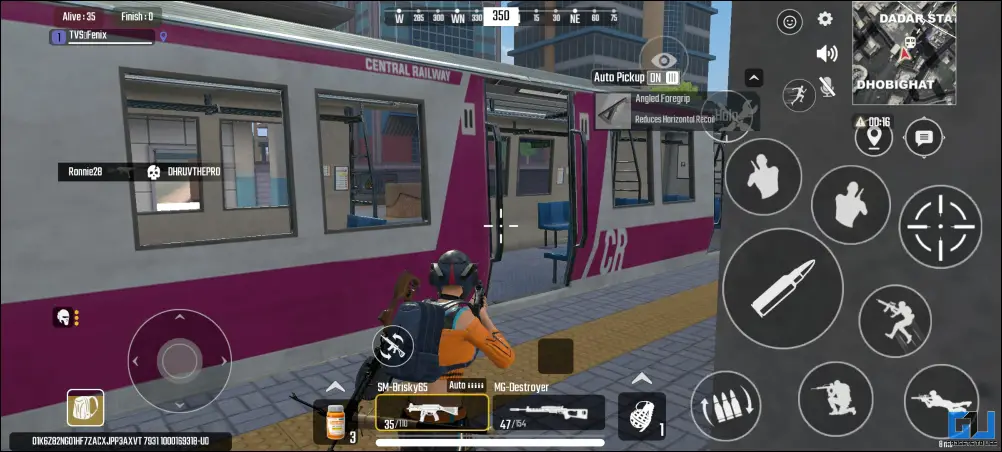Viewport: 1002px width, 452px height.
Task: Aim down sights with crosshair scope button
Action: coord(940,227)
